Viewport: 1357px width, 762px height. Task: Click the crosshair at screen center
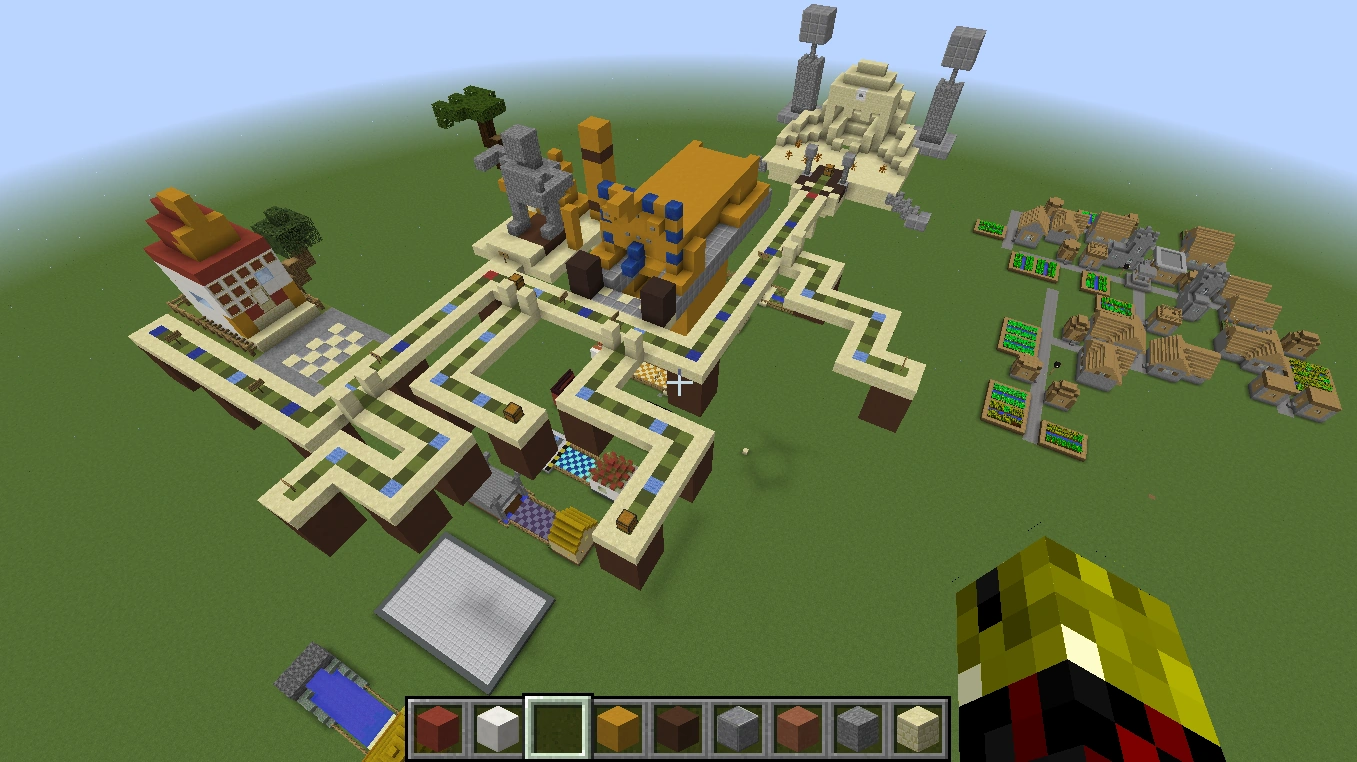[679, 381]
